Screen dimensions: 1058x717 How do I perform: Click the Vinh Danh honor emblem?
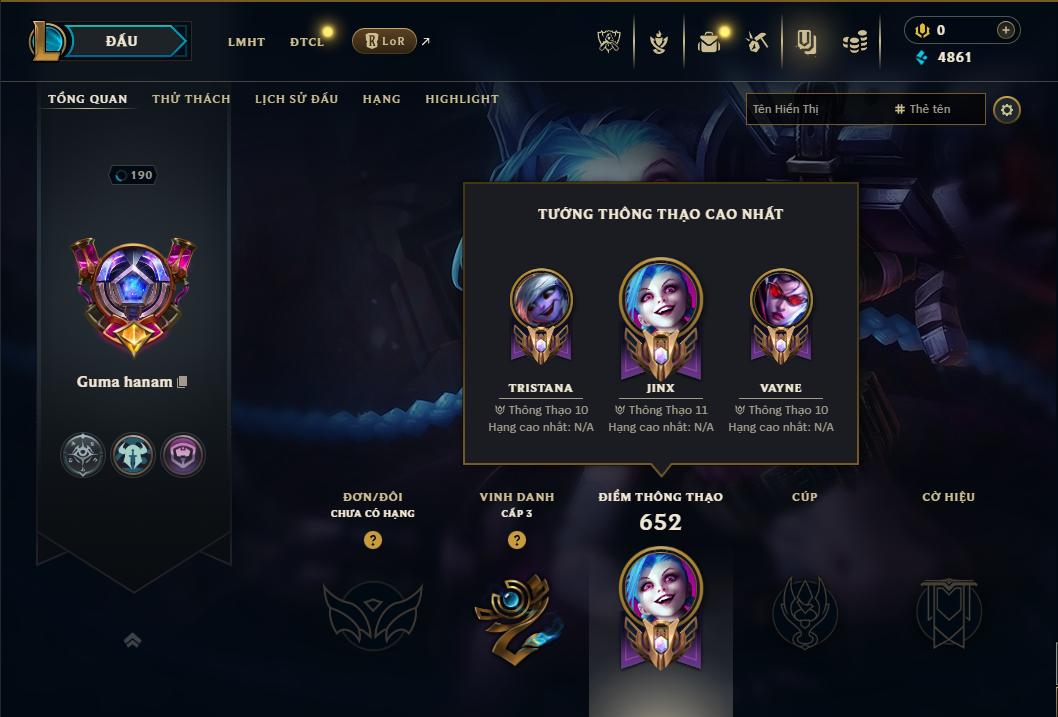[516, 614]
